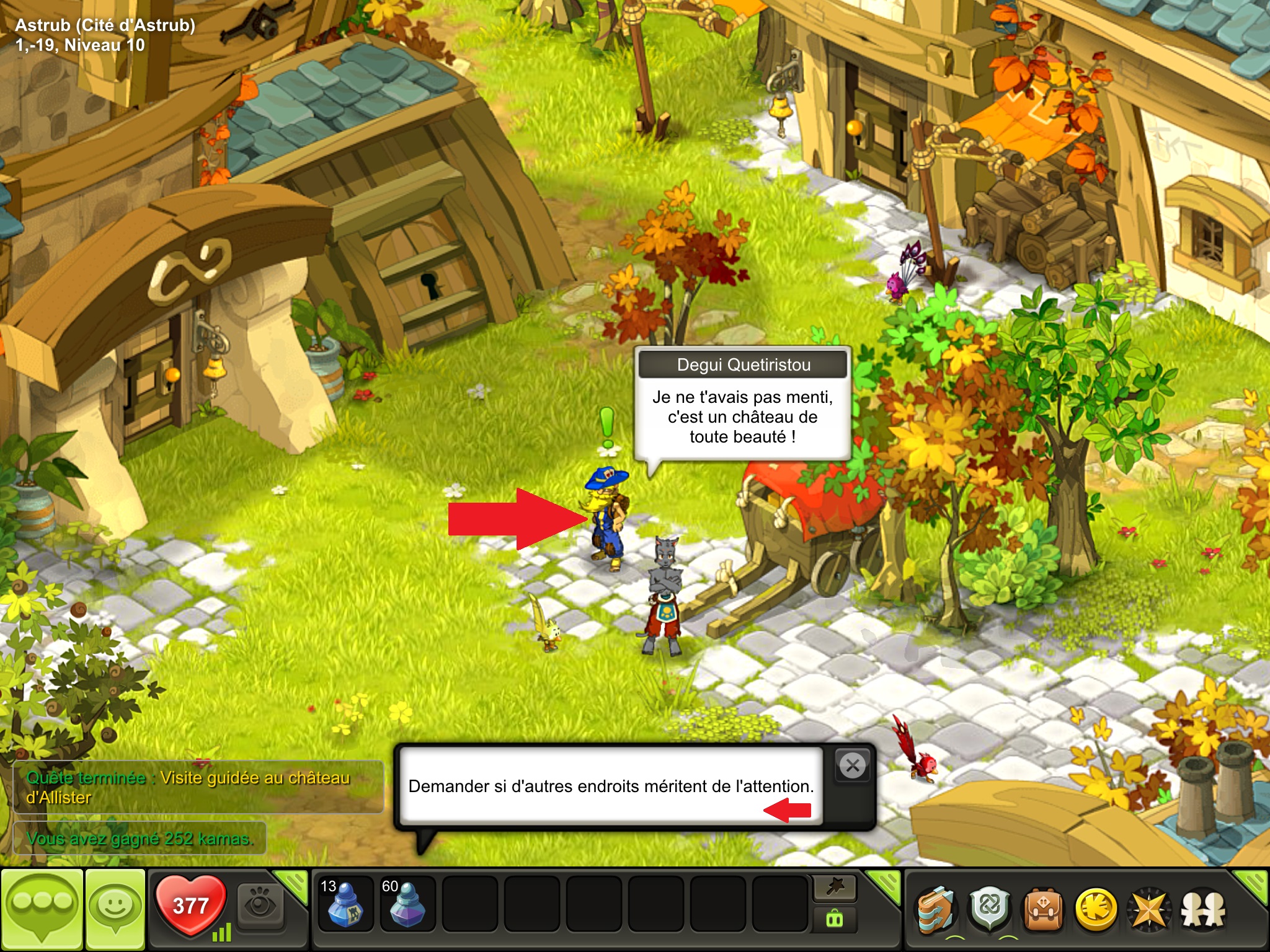The height and width of the screenshot is (952, 1270).
Task: Use the blue castle potion, count 13
Action: pos(345,905)
